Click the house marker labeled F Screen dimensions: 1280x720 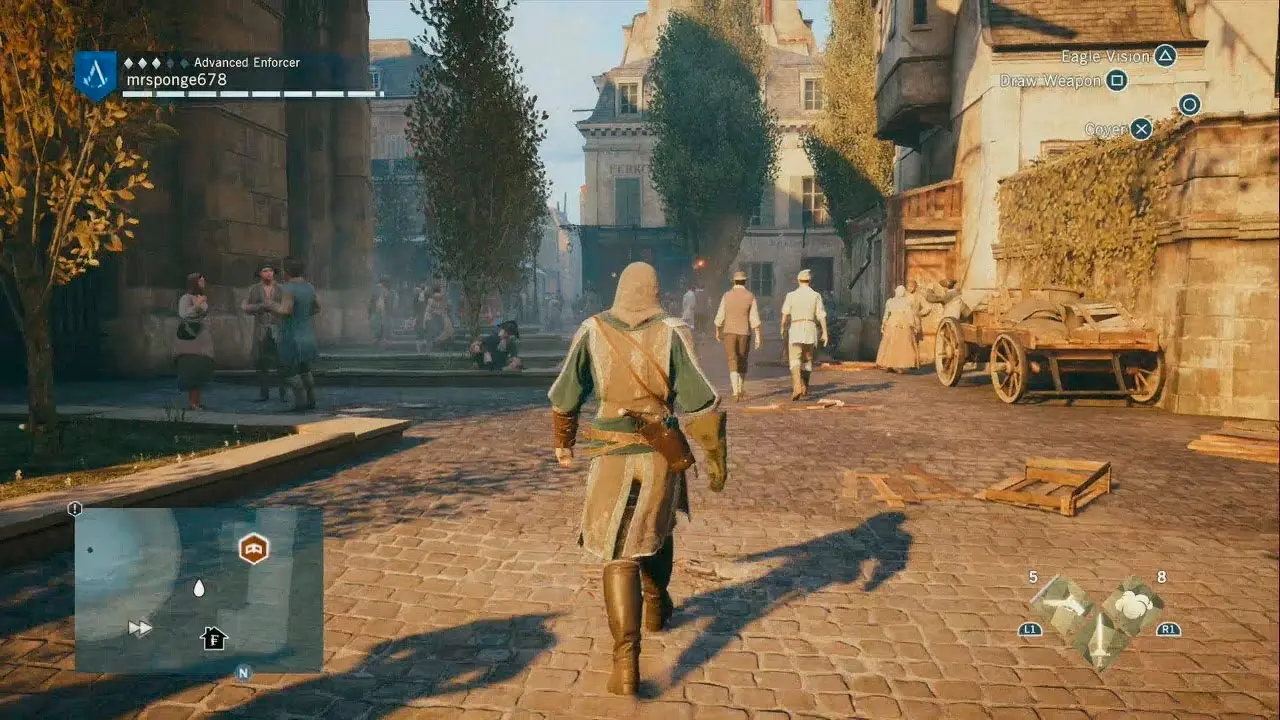[213, 638]
